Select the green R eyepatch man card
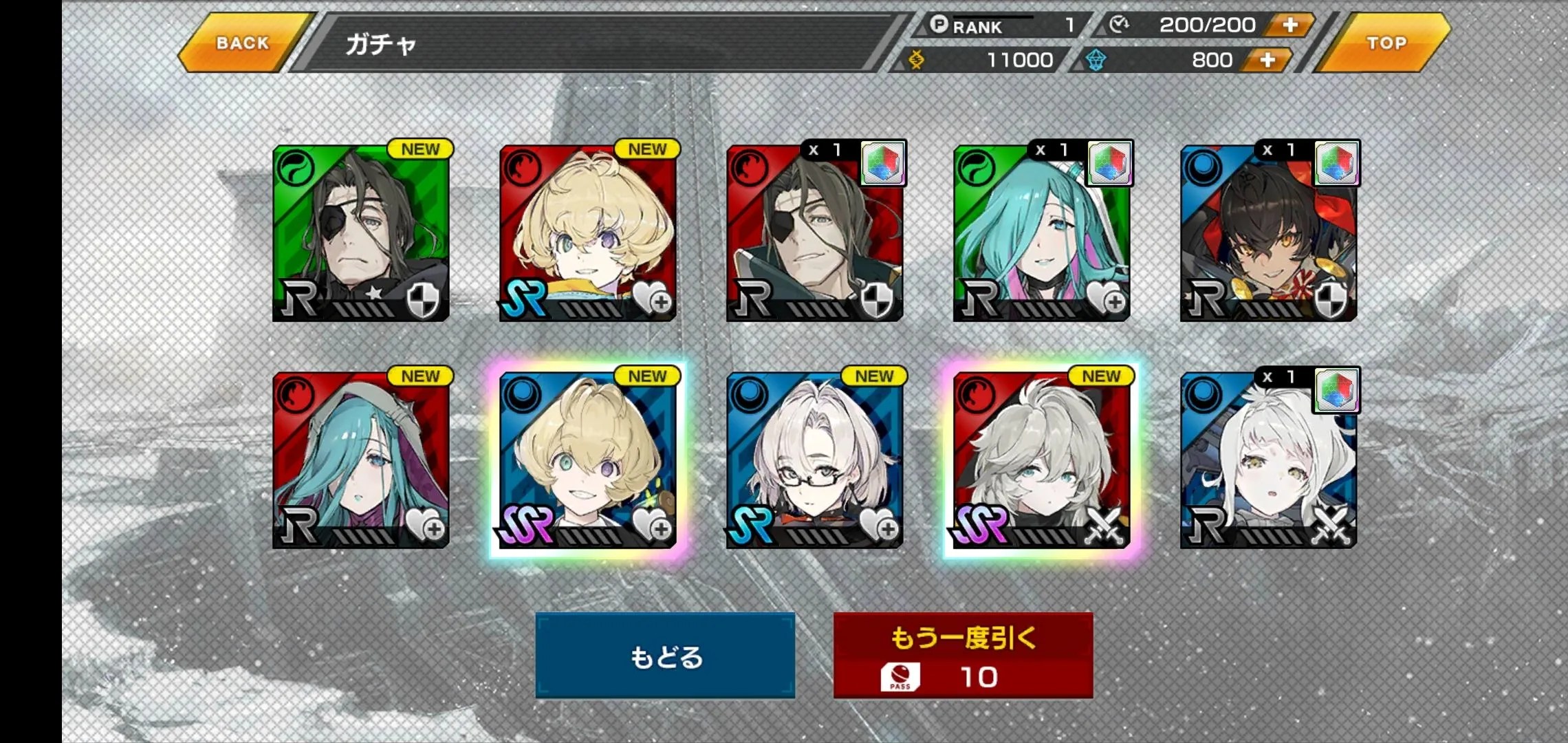1568x743 pixels. click(361, 233)
